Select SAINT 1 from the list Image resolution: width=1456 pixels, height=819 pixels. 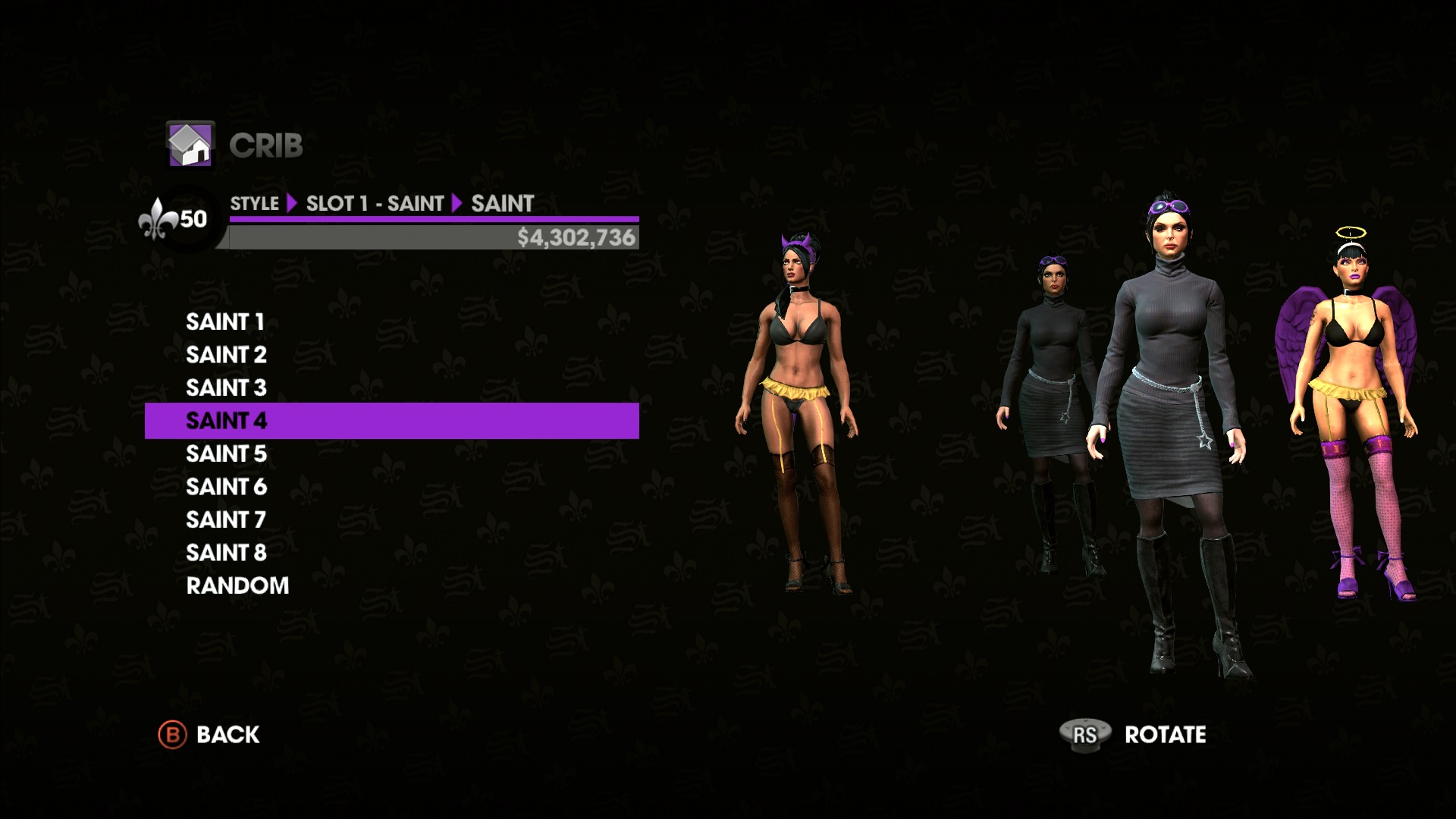(225, 322)
